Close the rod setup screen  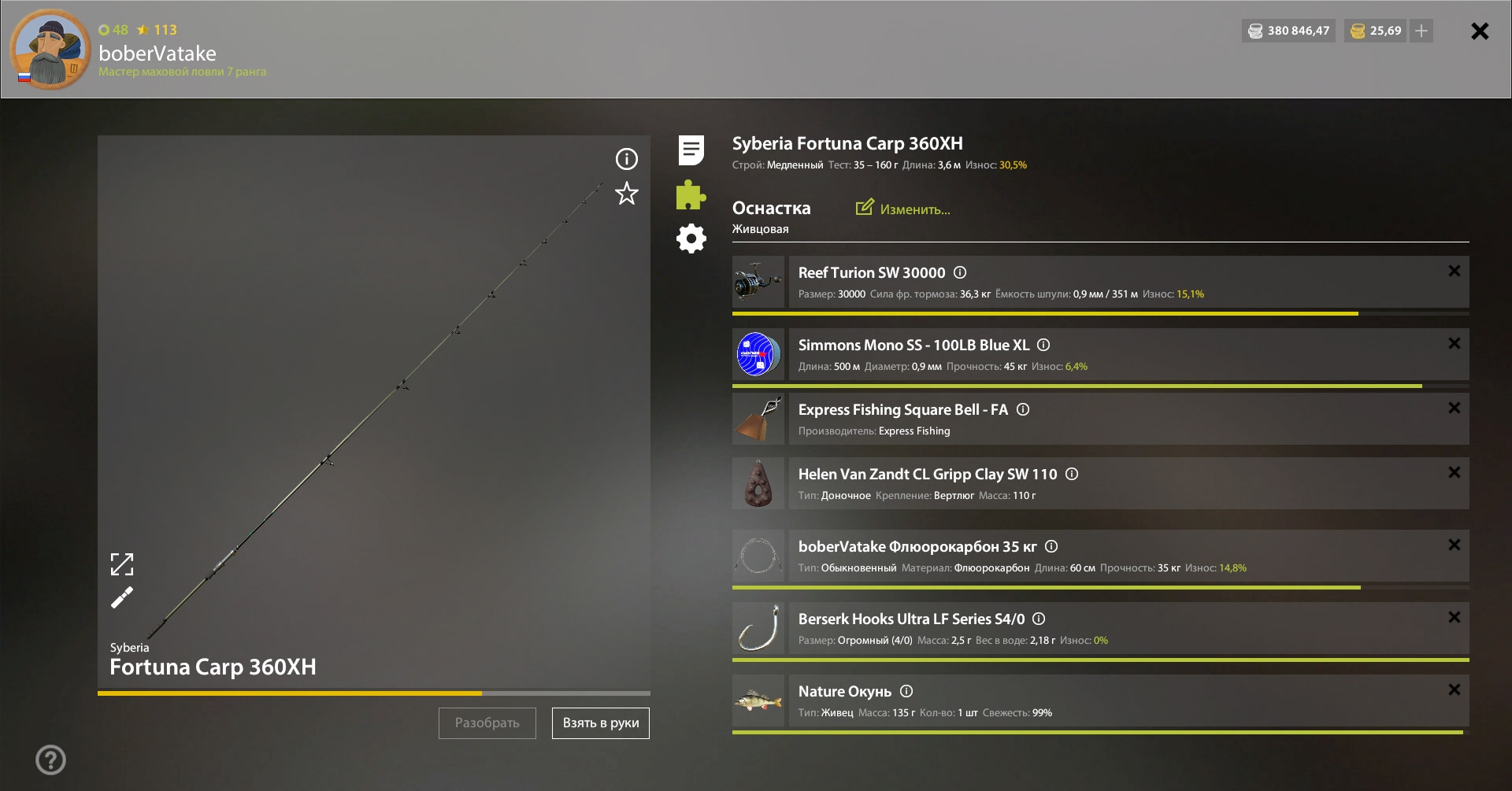tap(1480, 31)
